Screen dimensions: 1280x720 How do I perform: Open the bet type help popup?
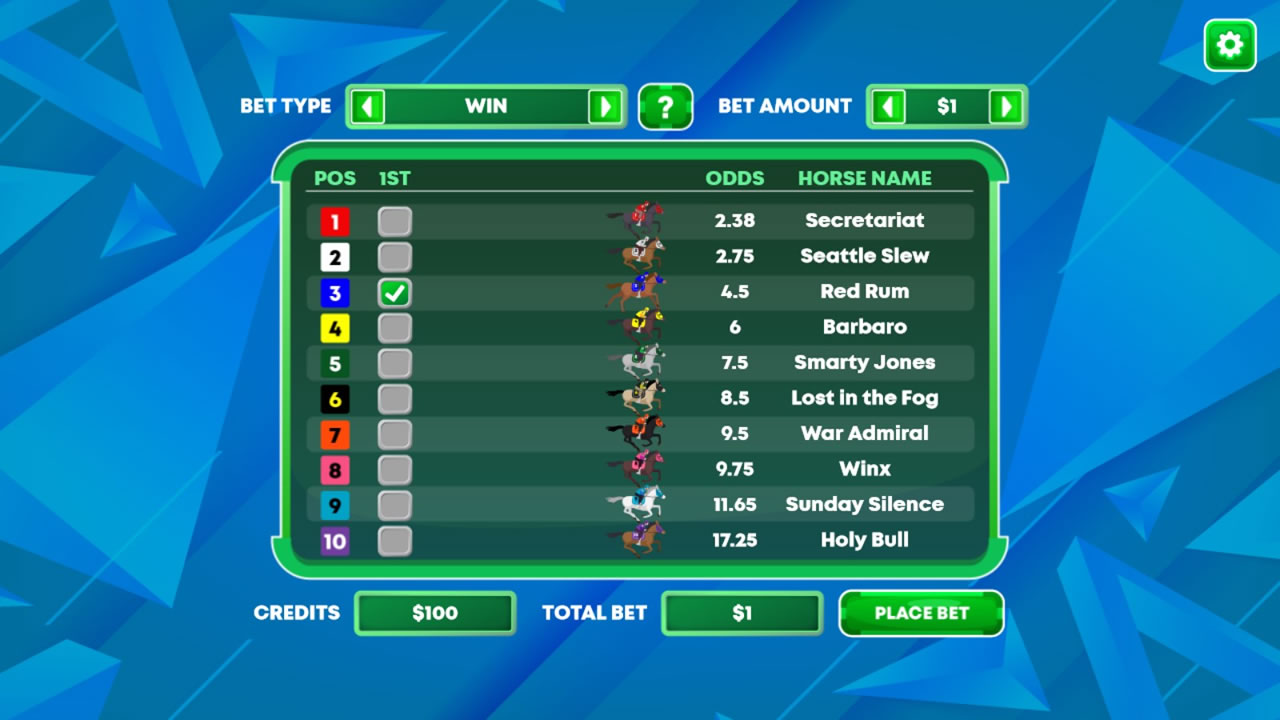(x=666, y=107)
